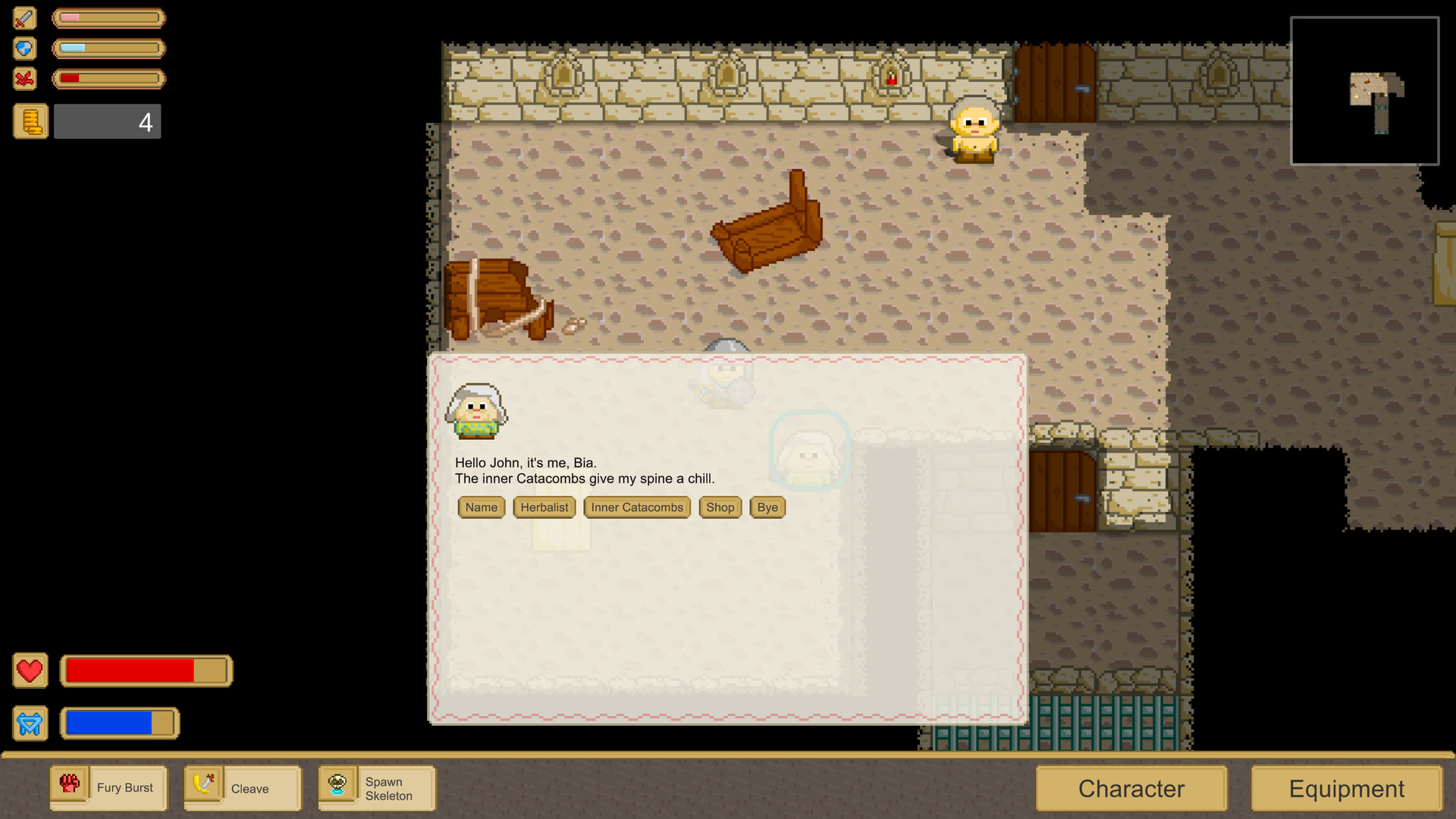Cast Spawn Skeleton from its skill icon

pos(338,787)
